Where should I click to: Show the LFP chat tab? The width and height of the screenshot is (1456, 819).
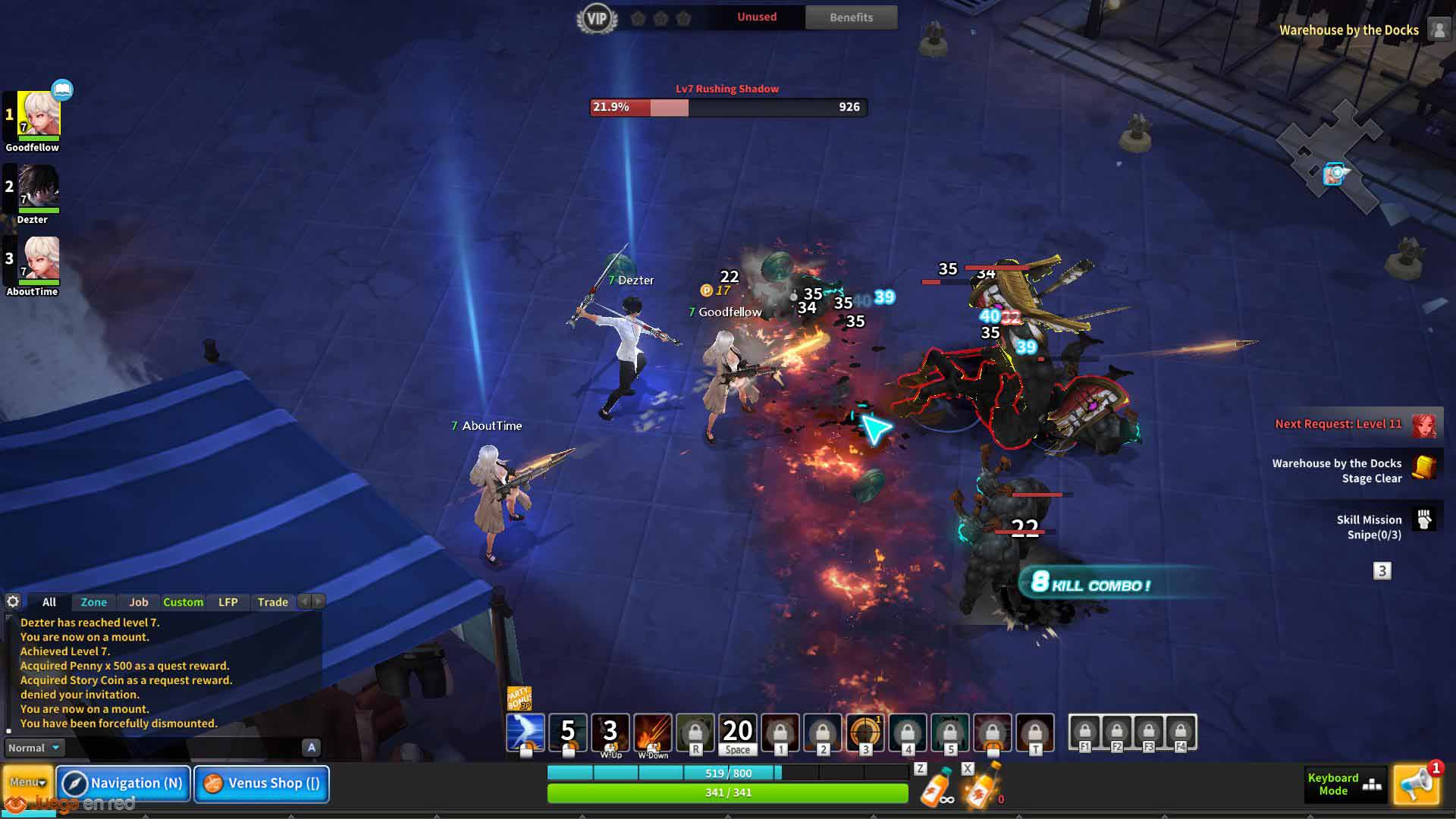point(227,602)
